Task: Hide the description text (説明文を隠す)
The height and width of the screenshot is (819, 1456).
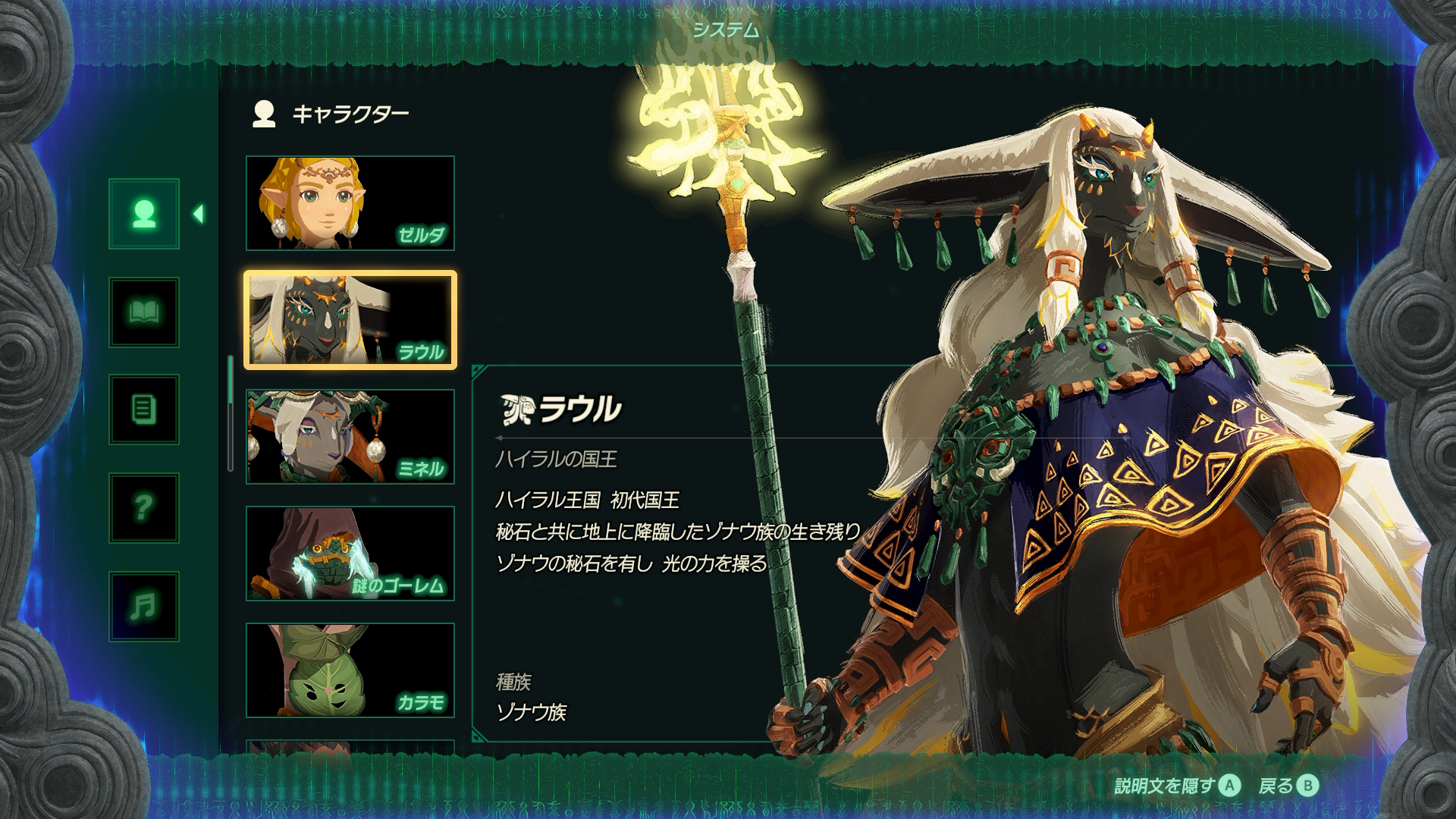Action: pos(1177,786)
